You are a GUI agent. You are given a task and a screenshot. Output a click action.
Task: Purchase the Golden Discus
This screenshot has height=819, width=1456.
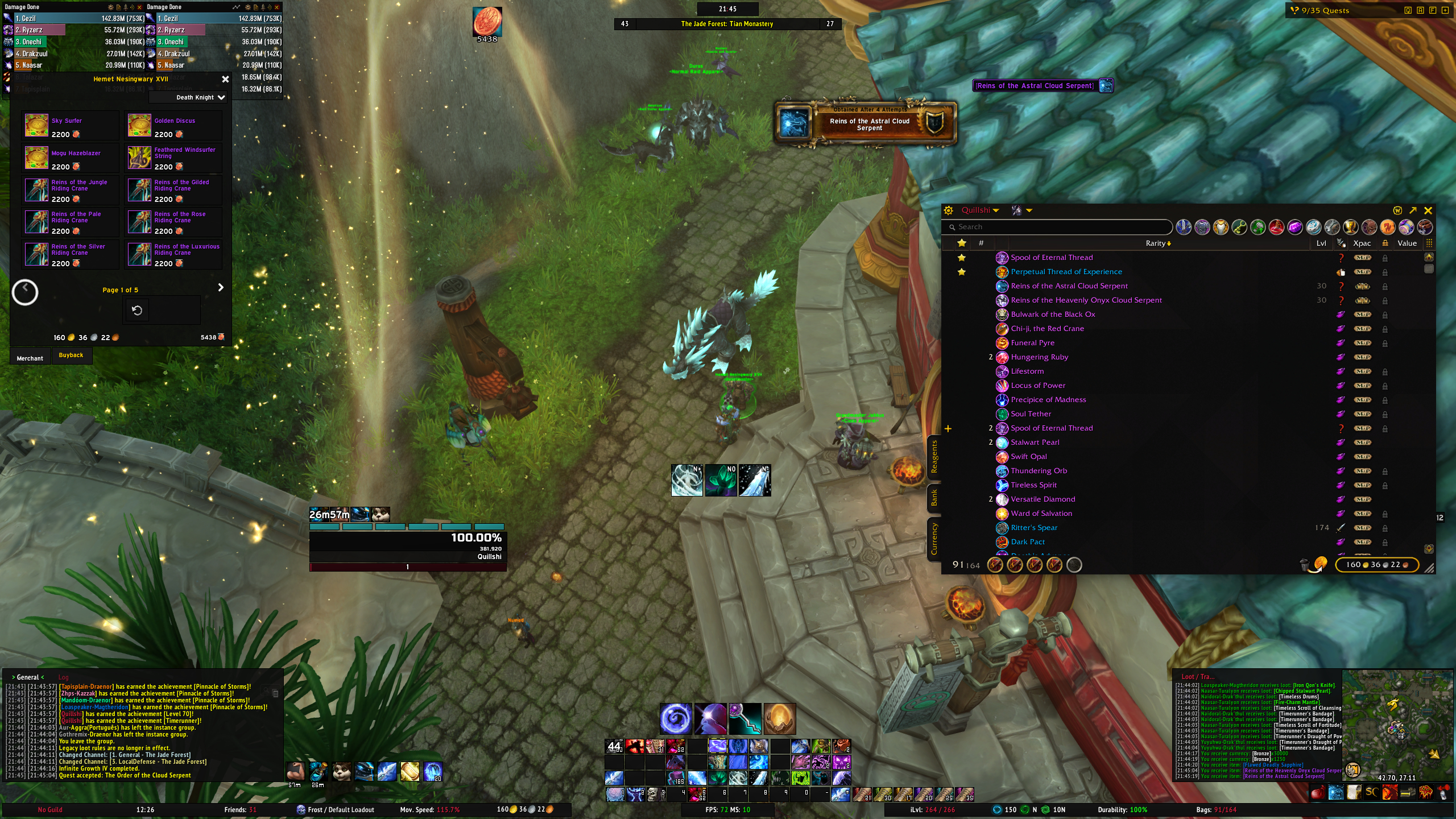click(139, 126)
